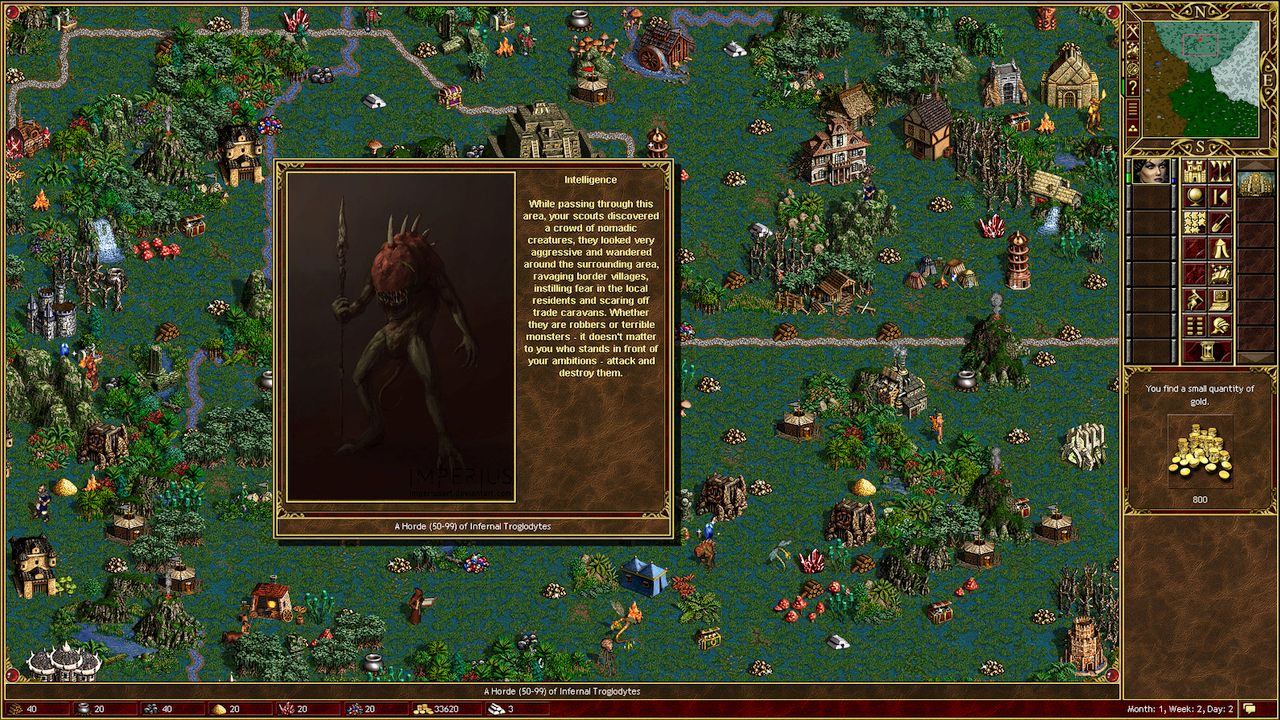Select the golden town in the town list

click(1255, 183)
